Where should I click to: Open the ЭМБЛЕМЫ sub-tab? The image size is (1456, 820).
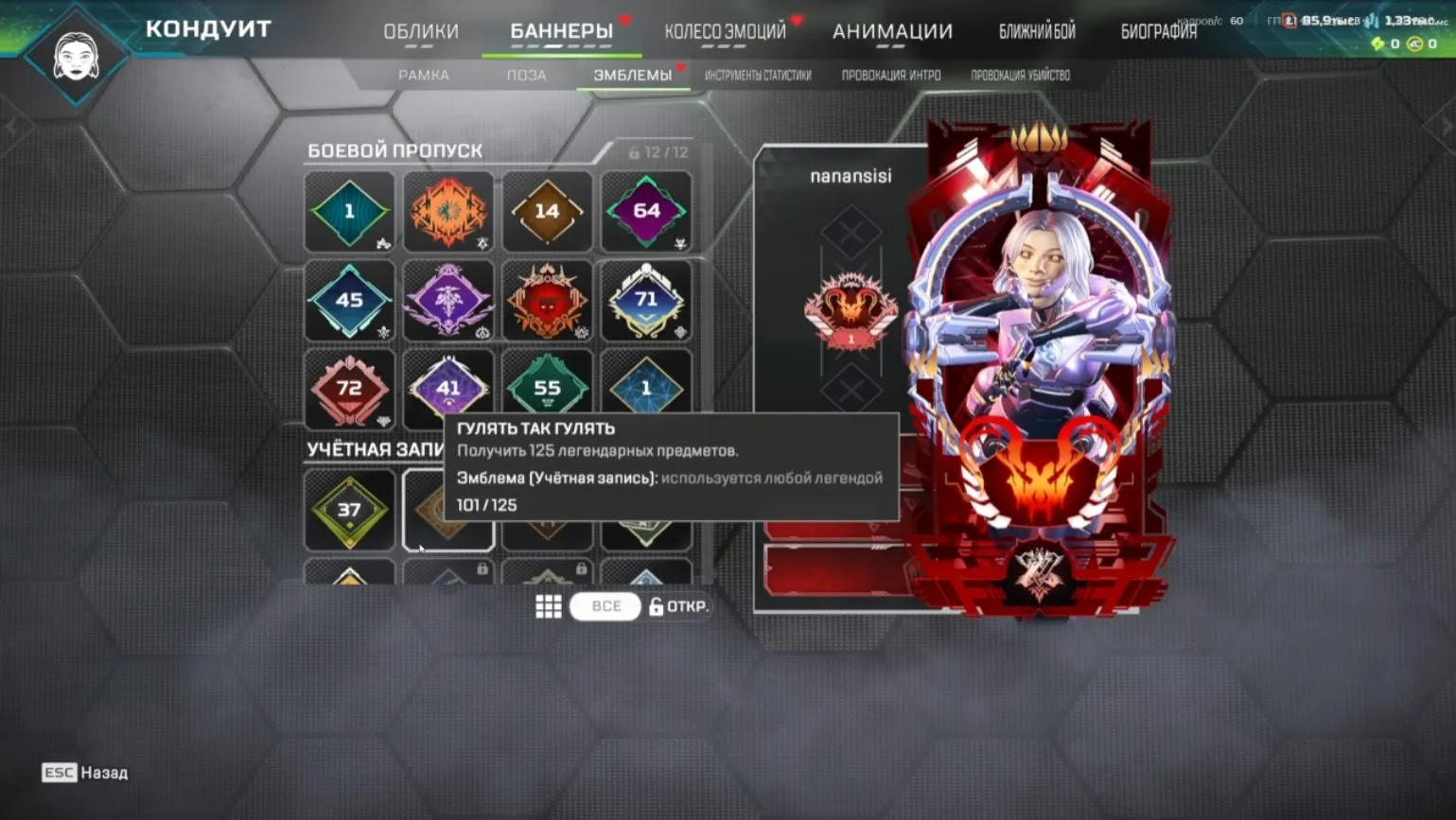click(633, 75)
